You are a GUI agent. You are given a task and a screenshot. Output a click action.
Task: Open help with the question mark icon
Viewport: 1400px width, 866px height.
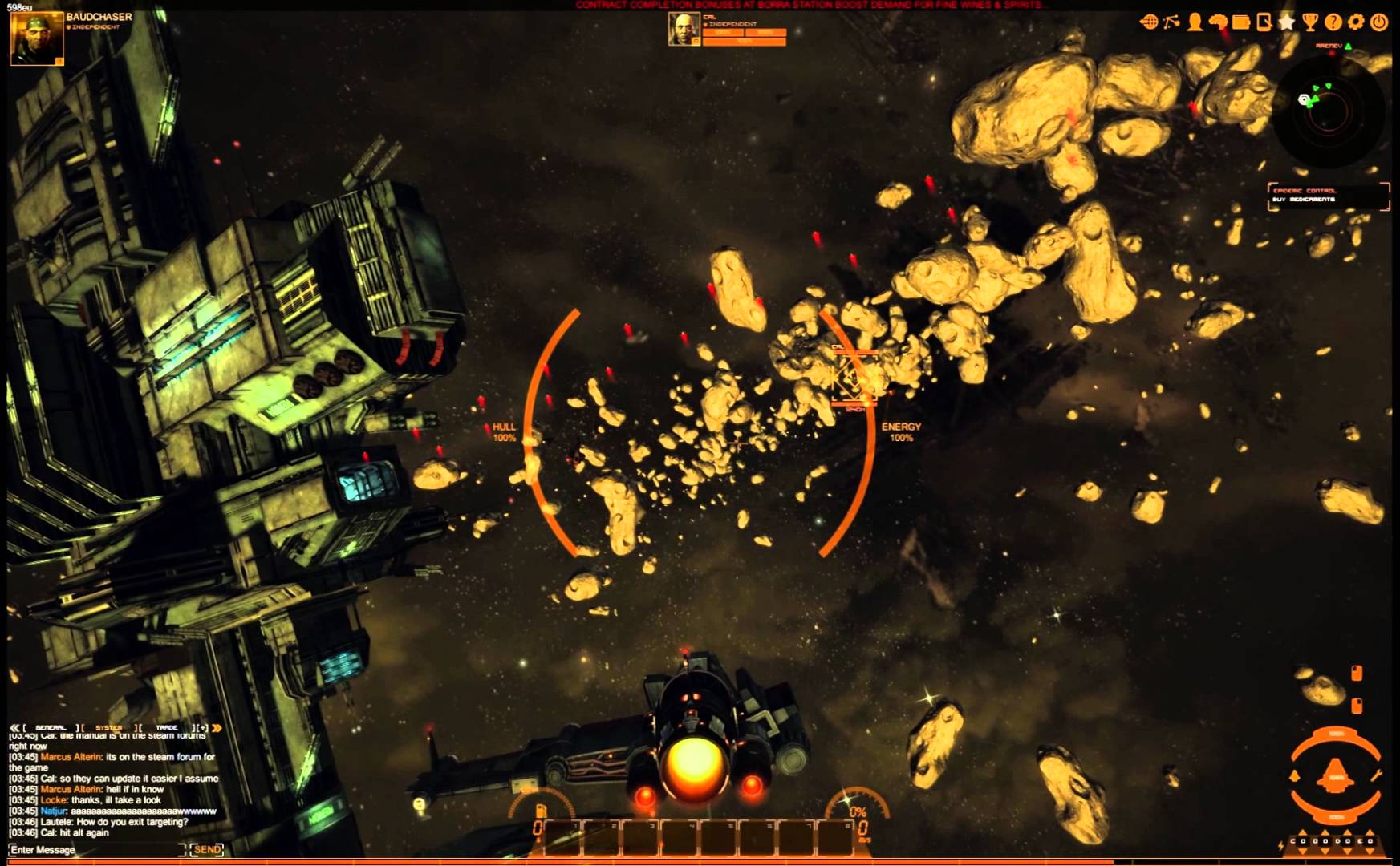1333,22
